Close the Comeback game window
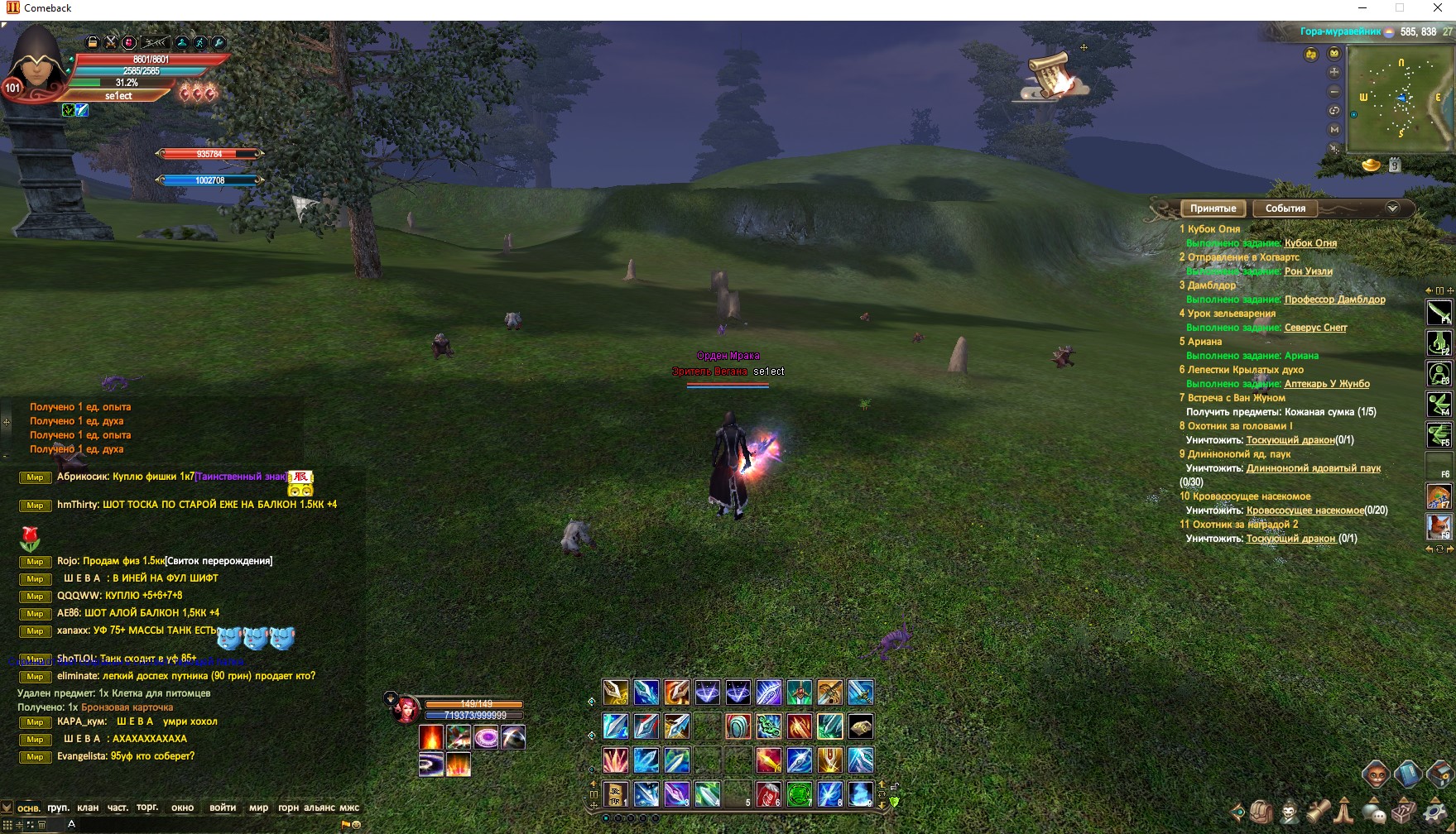This screenshot has width=1456, height=834. (x=1437, y=8)
